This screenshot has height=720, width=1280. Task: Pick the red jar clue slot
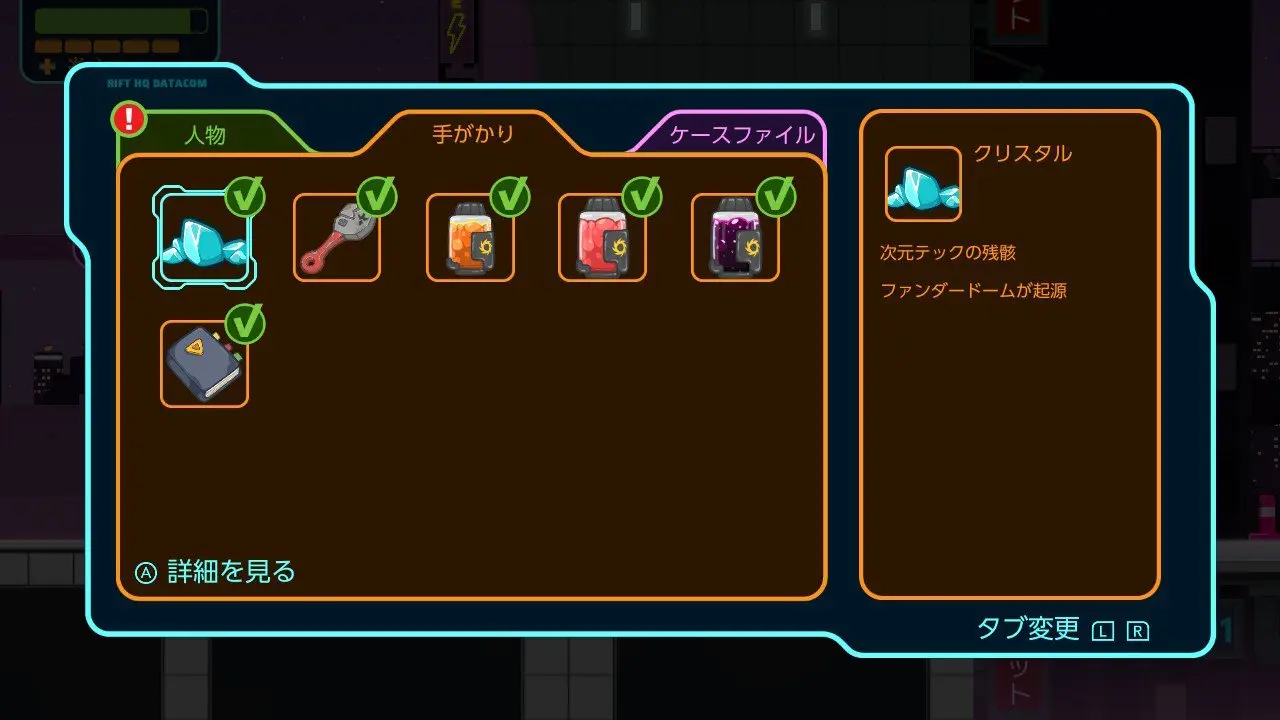[602, 238]
